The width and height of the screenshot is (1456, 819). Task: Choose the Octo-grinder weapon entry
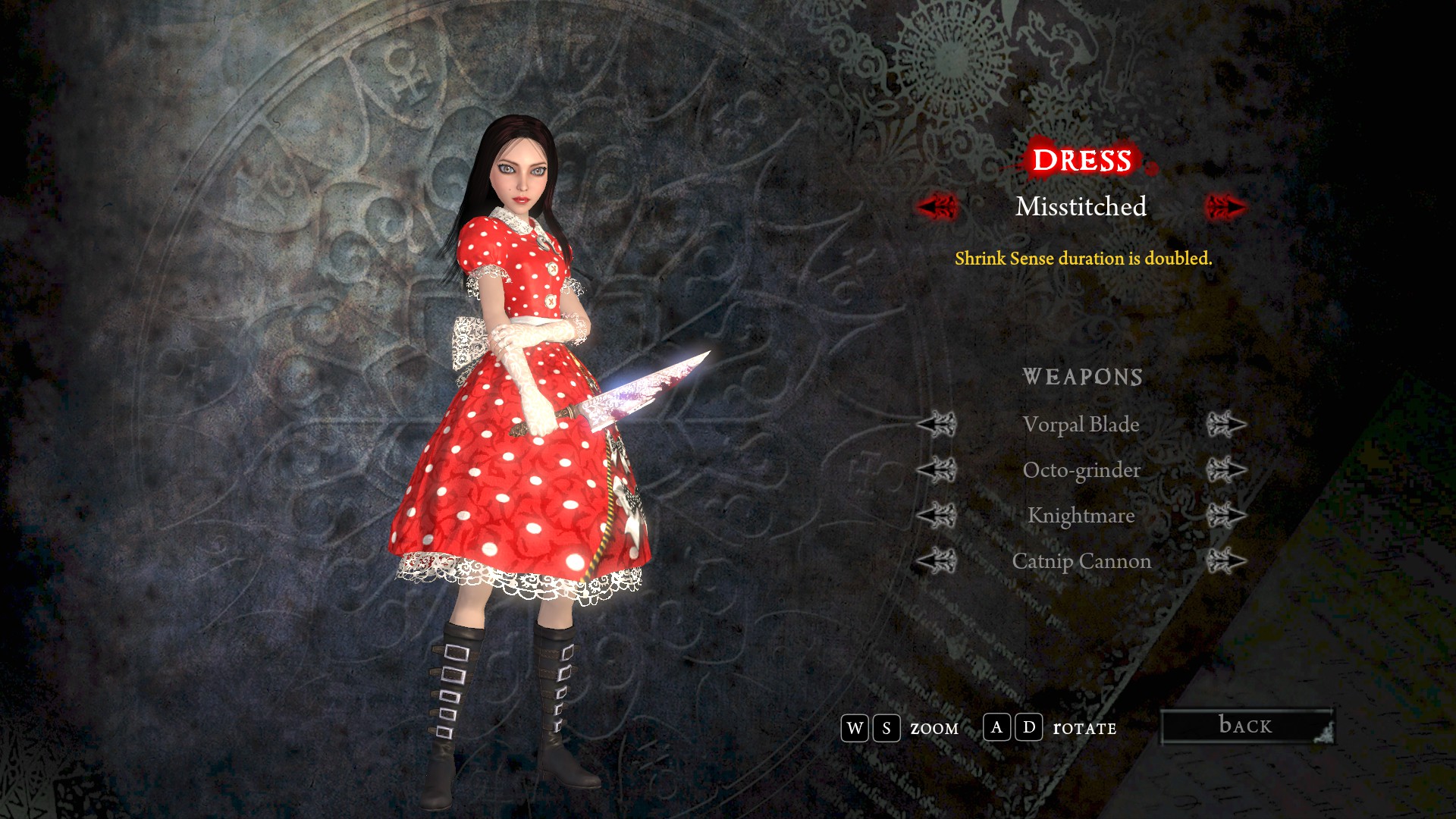click(x=1081, y=470)
